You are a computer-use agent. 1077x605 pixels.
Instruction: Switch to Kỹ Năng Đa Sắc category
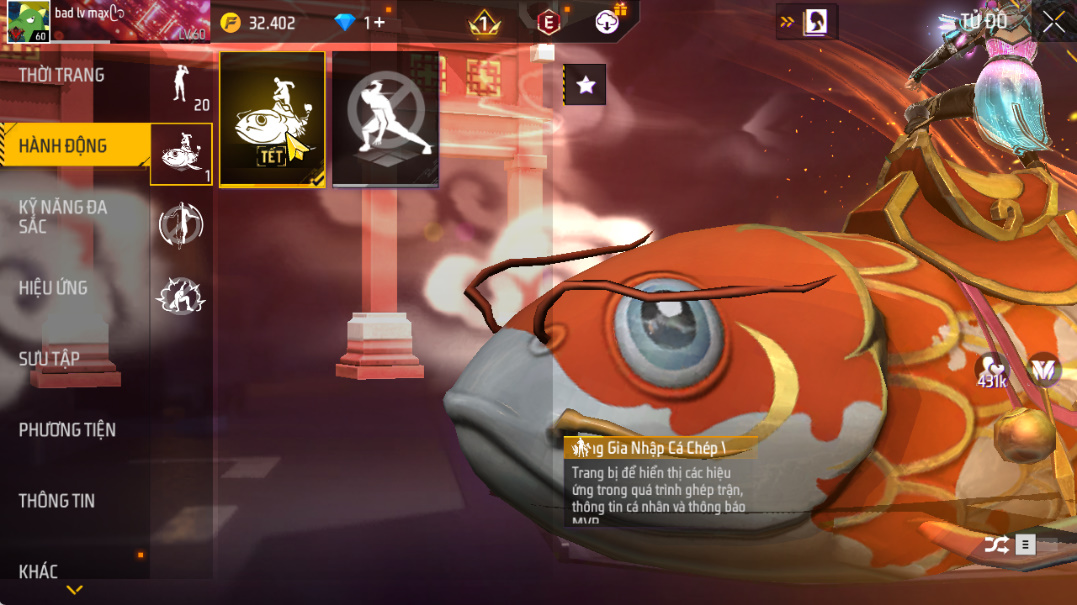point(62,217)
